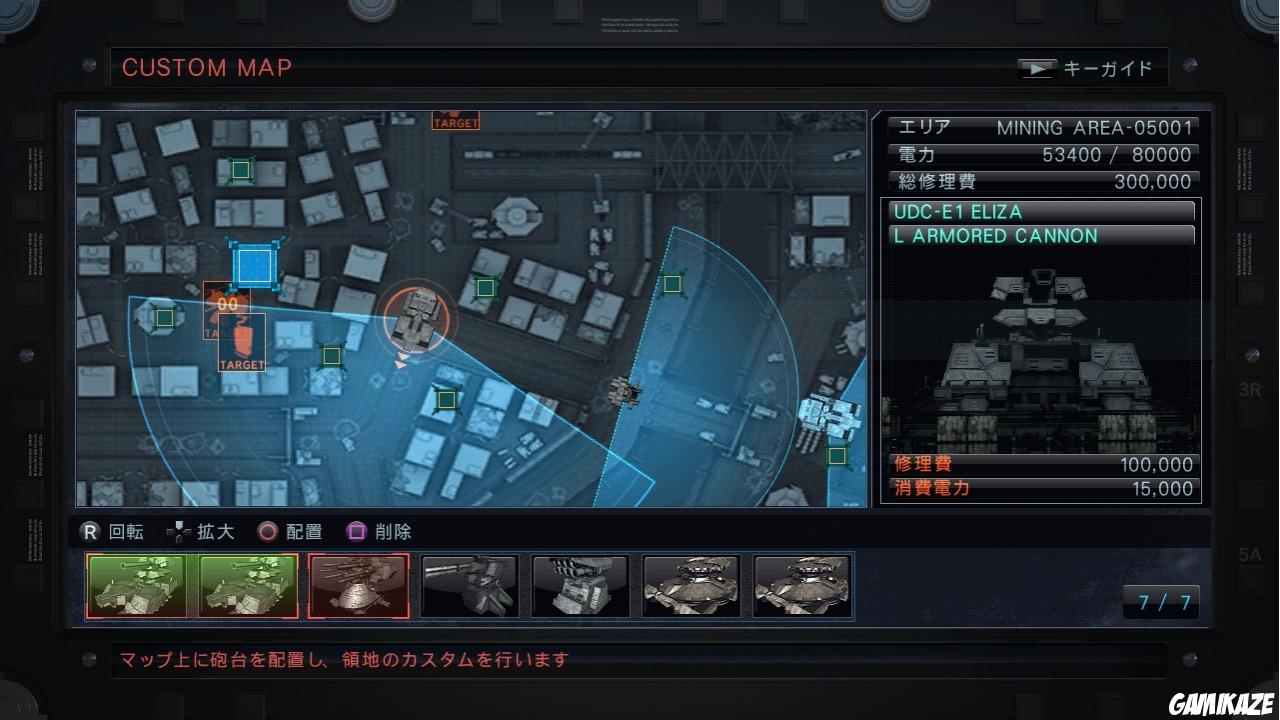Click the red-highlighted missile turret icon in tray
This screenshot has width=1280, height=720.
[x=358, y=585]
